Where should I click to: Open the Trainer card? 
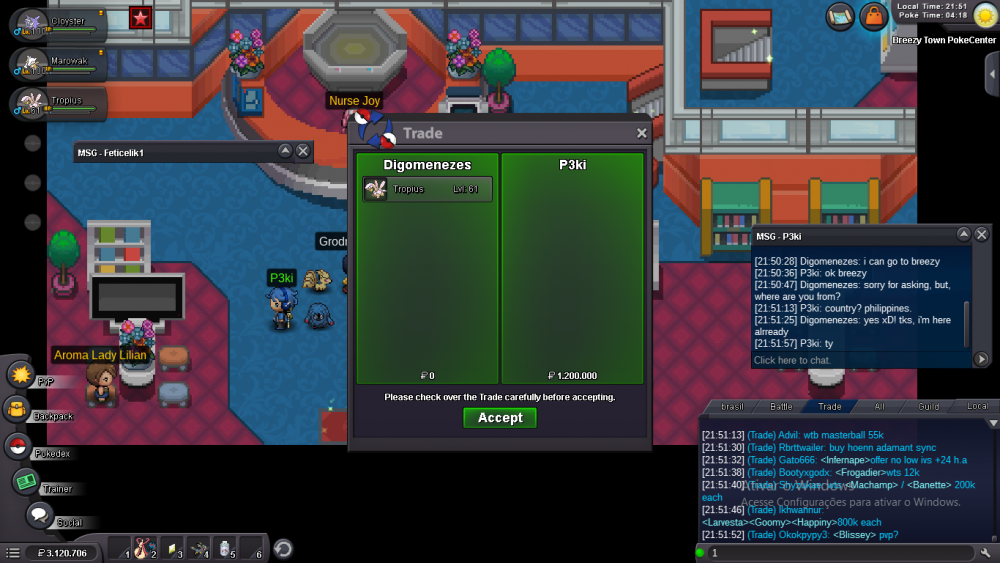pyautogui.click(x=26, y=481)
